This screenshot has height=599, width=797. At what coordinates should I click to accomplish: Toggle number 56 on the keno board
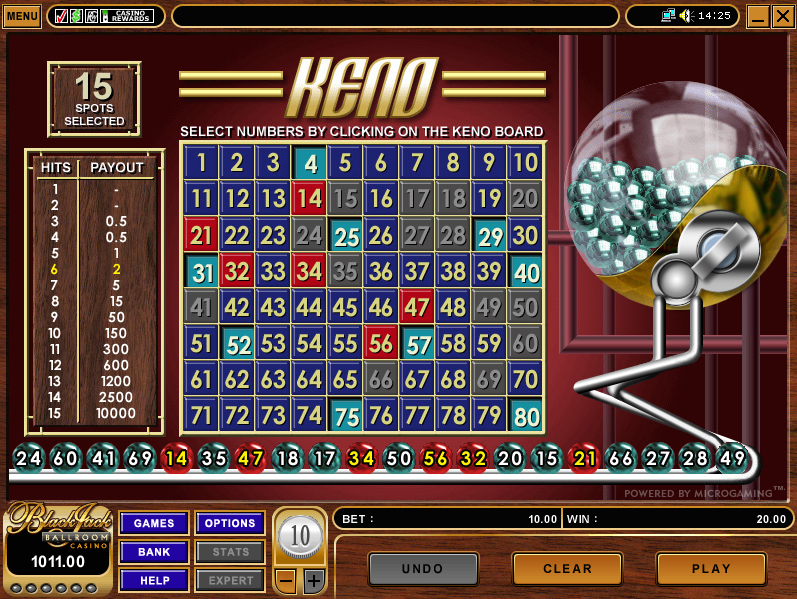click(381, 342)
